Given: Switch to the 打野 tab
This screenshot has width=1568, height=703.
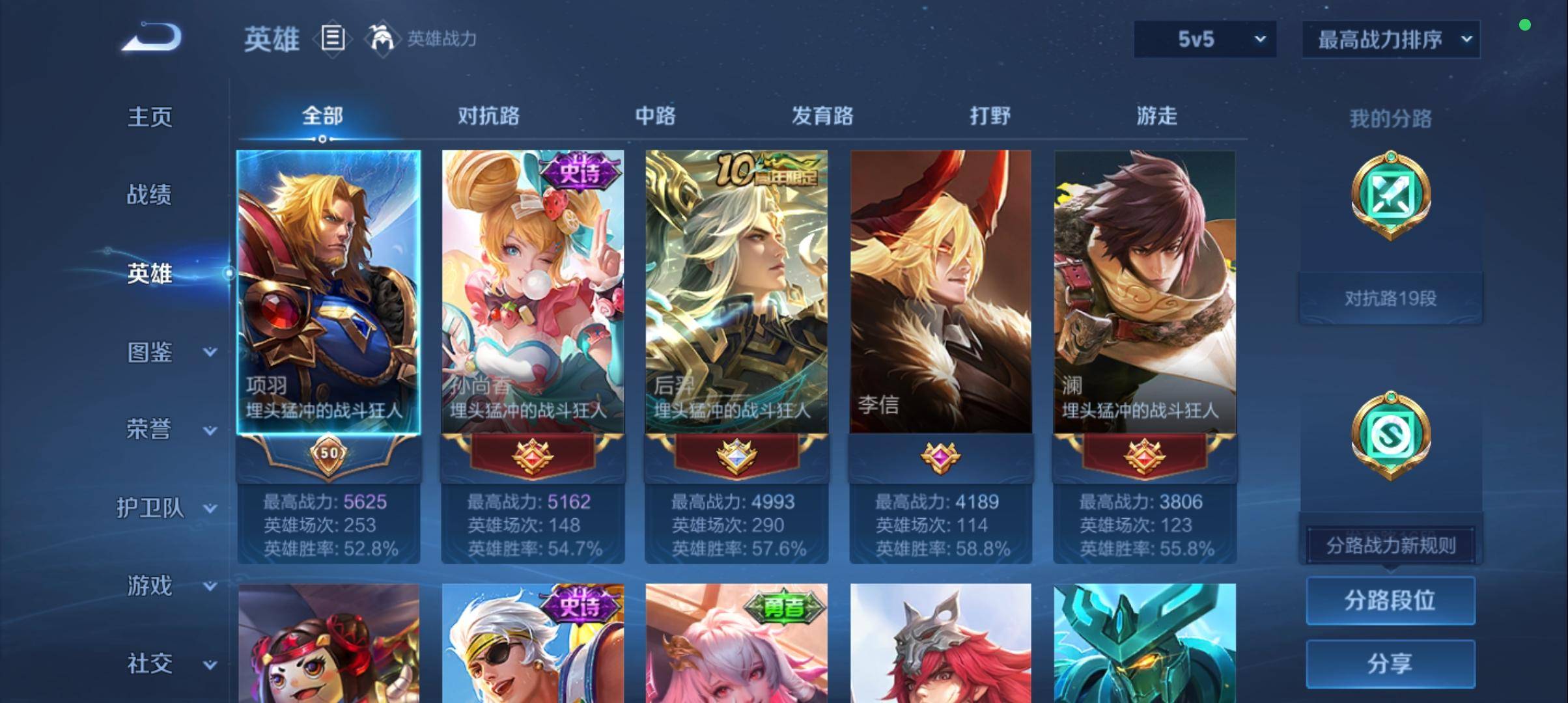Looking at the screenshot, I should click(x=990, y=116).
